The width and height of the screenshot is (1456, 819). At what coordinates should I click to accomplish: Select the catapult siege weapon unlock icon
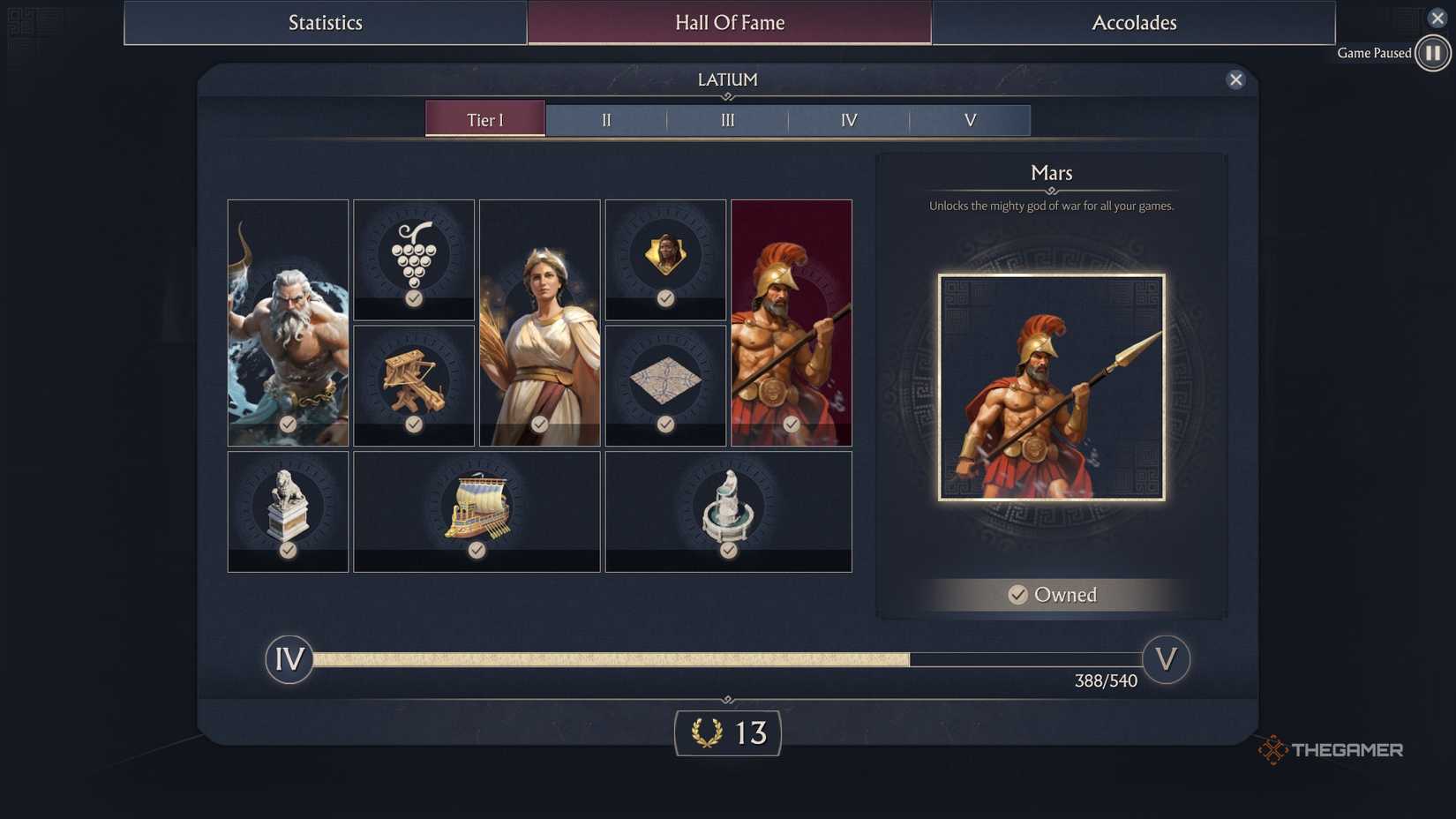pyautogui.click(x=414, y=383)
